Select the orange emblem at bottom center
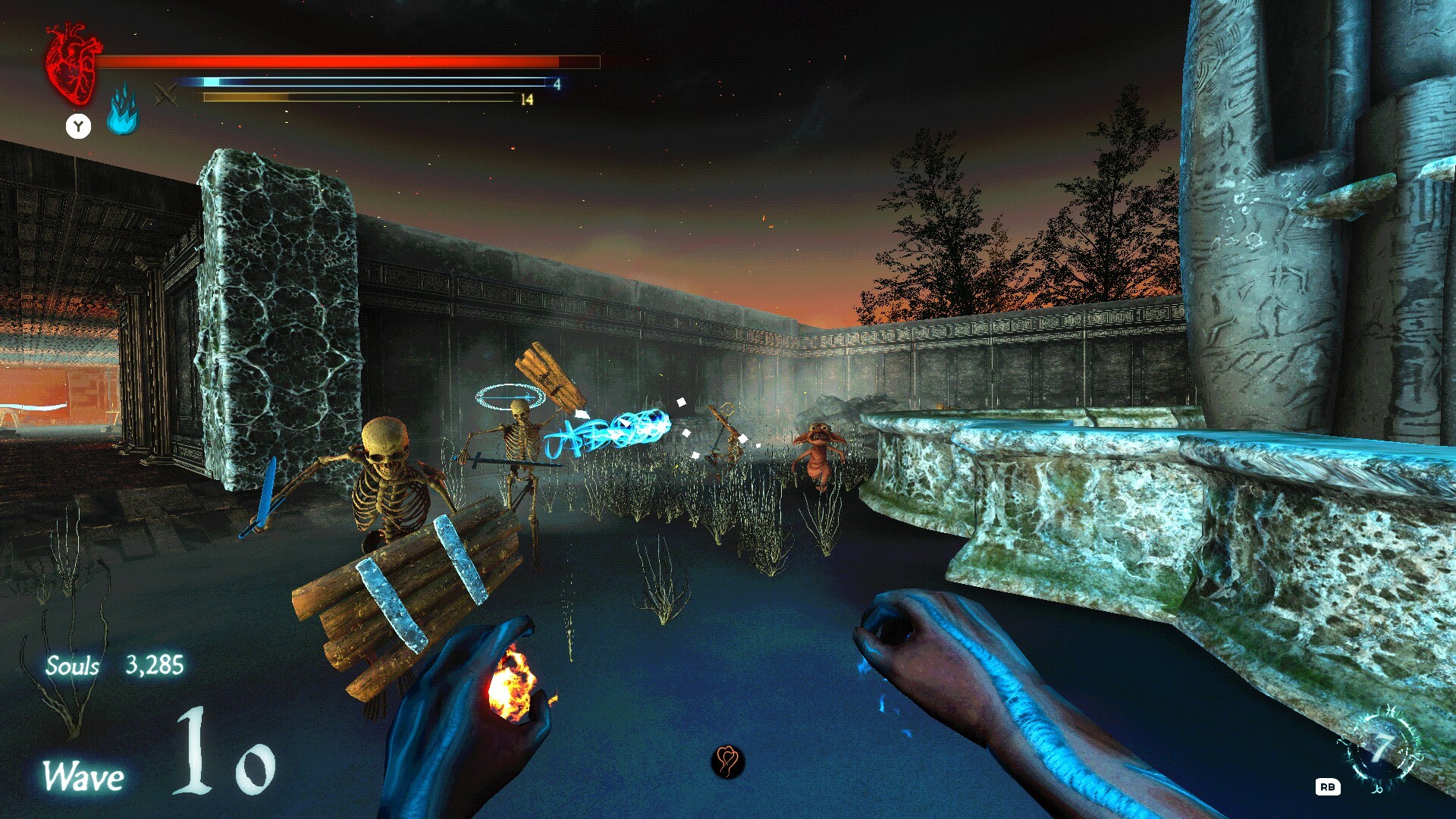Screen dimensions: 1456x819 727,761
